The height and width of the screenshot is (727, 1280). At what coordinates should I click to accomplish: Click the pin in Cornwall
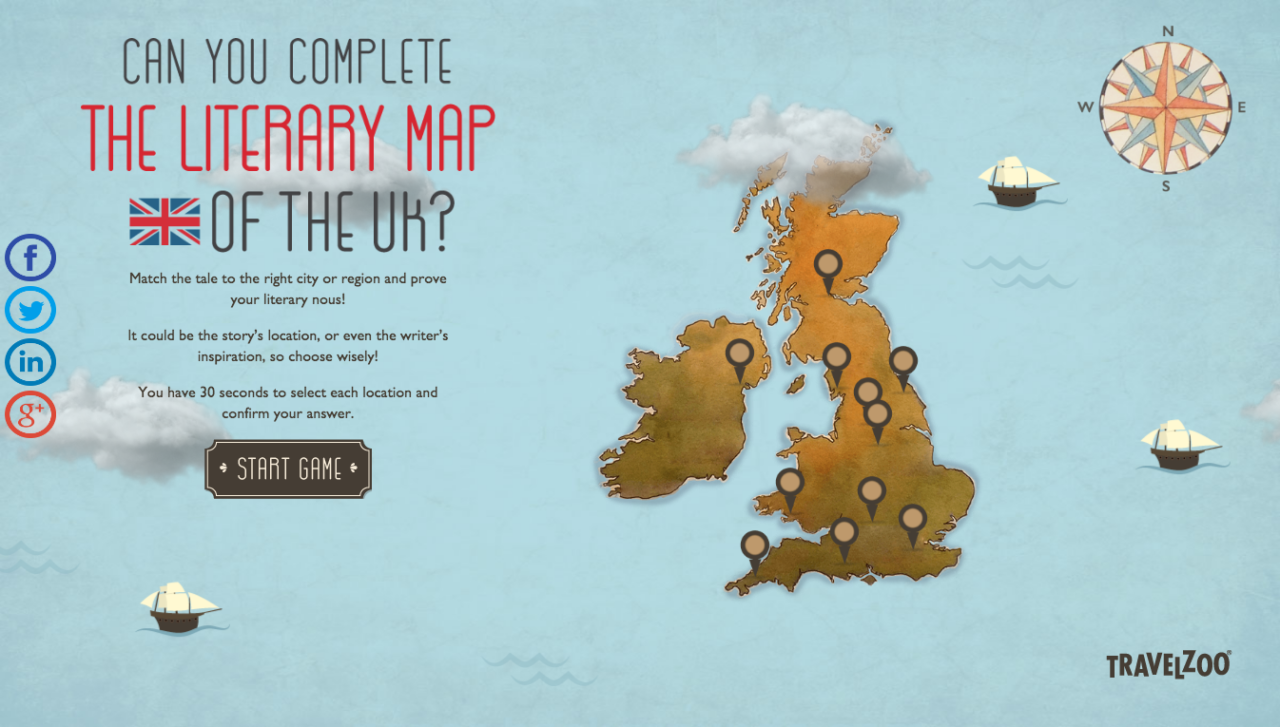tap(753, 546)
